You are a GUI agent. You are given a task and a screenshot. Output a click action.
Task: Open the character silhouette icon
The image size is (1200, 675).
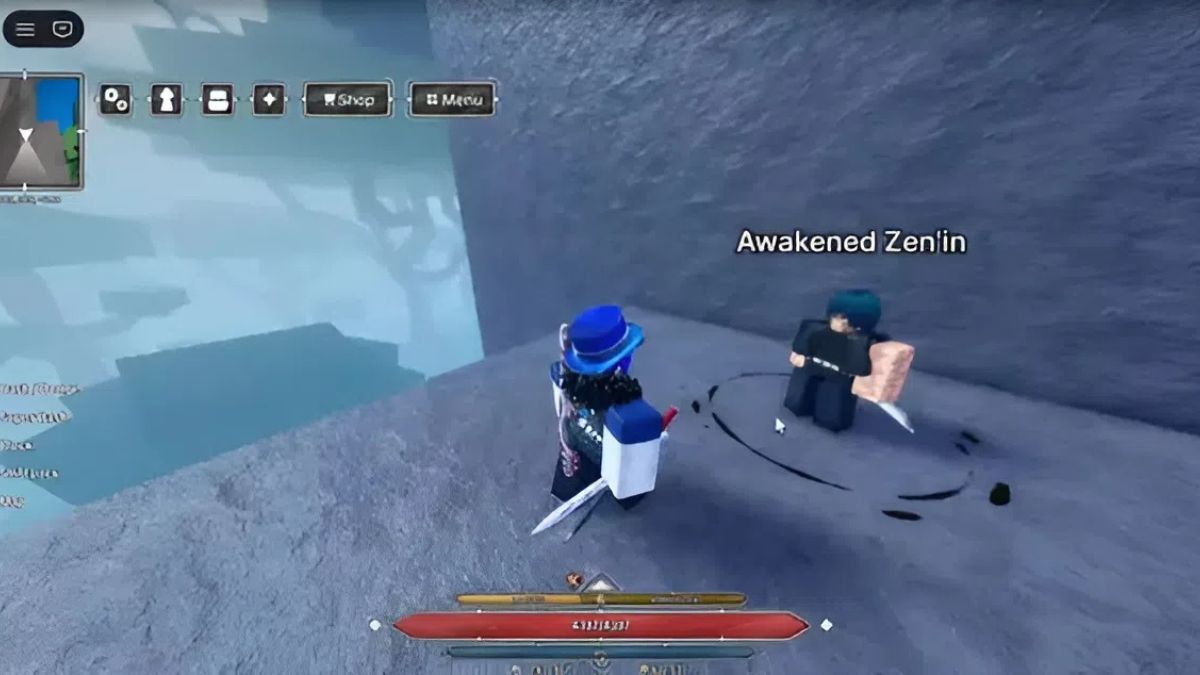pyautogui.click(x=166, y=99)
